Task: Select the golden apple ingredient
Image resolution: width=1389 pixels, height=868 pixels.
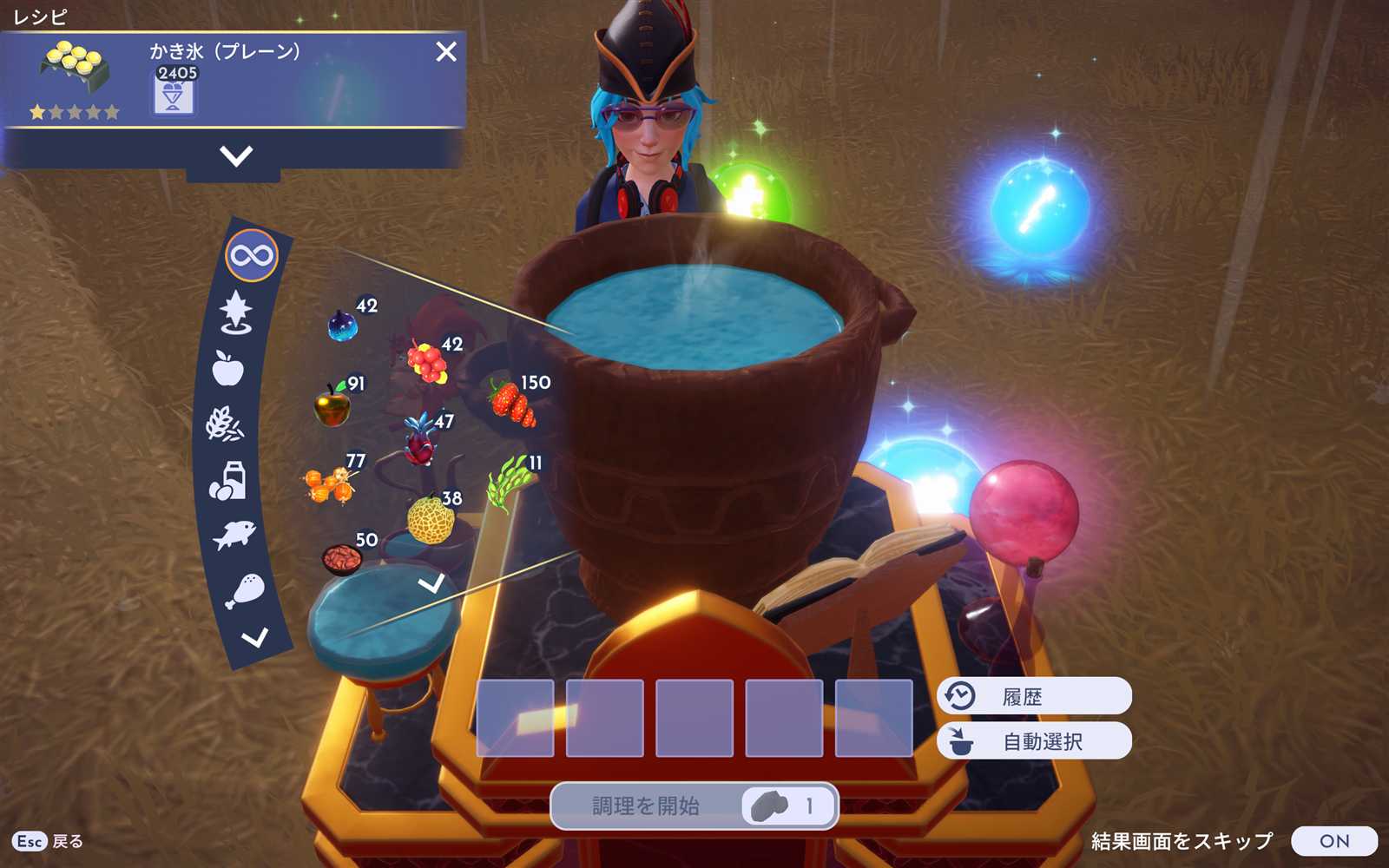Action: coord(332,406)
